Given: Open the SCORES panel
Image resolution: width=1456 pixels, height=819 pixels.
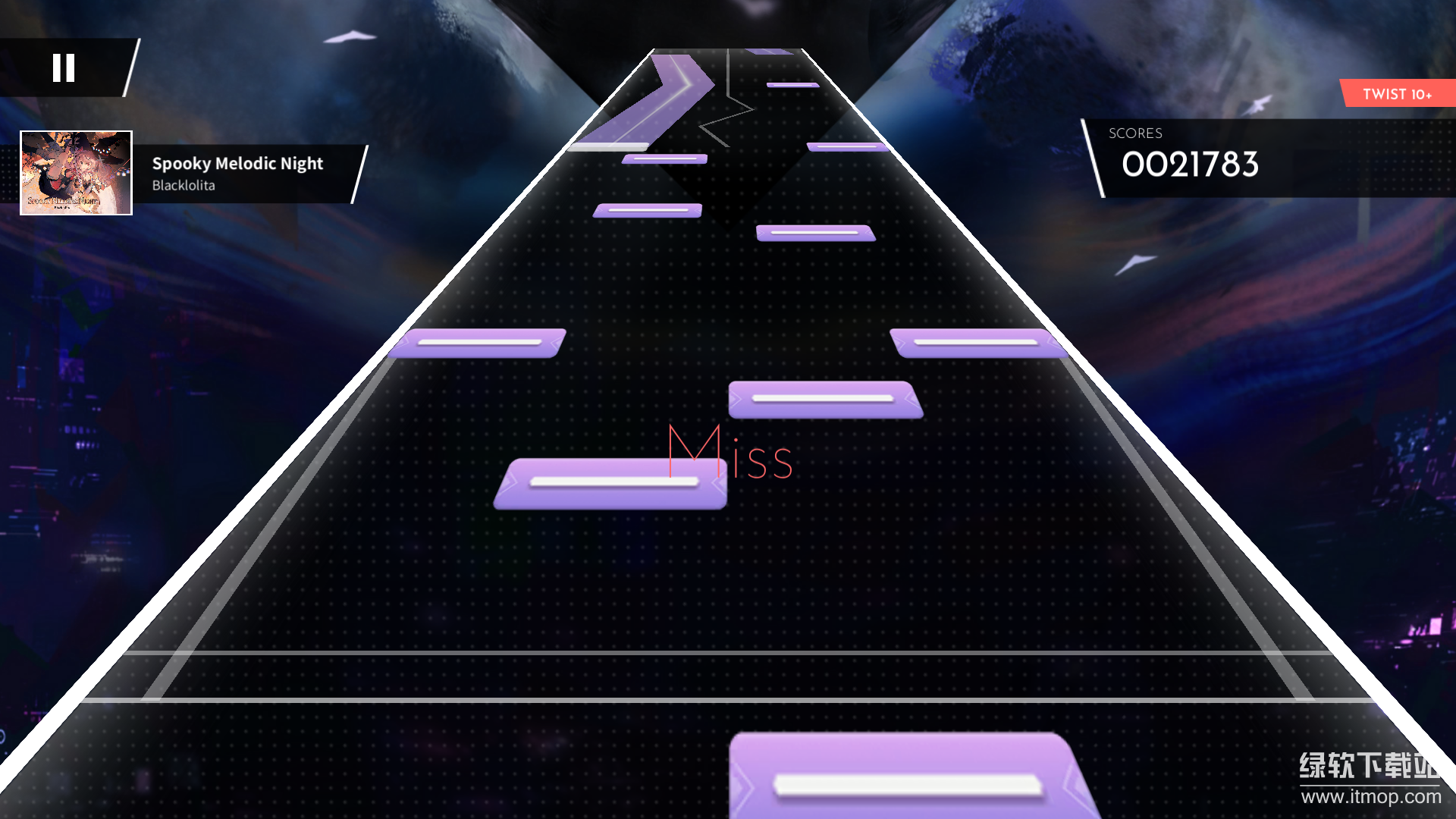Looking at the screenshot, I should (x=1135, y=133).
